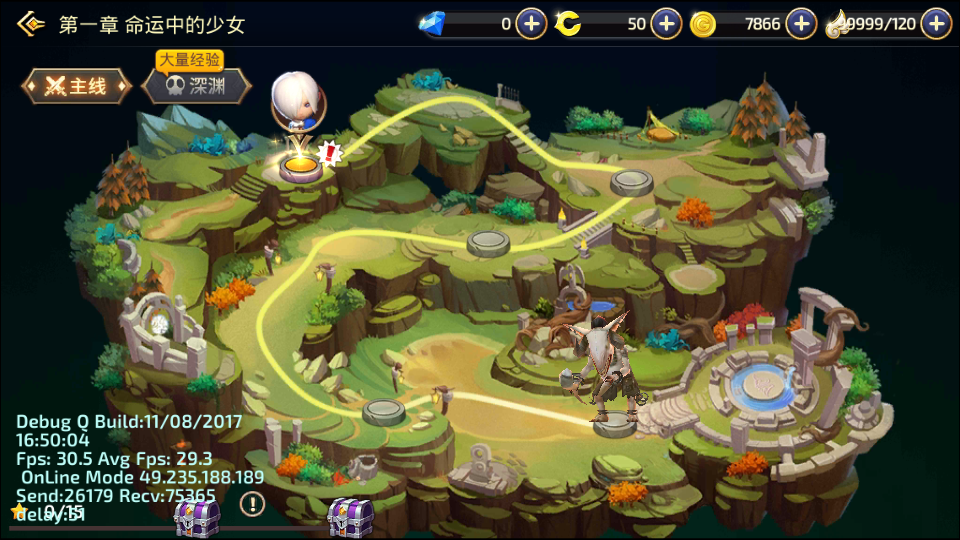This screenshot has width=960, height=540.
Task: Open the 深渊 abyss mode tab
Action: click(195, 87)
